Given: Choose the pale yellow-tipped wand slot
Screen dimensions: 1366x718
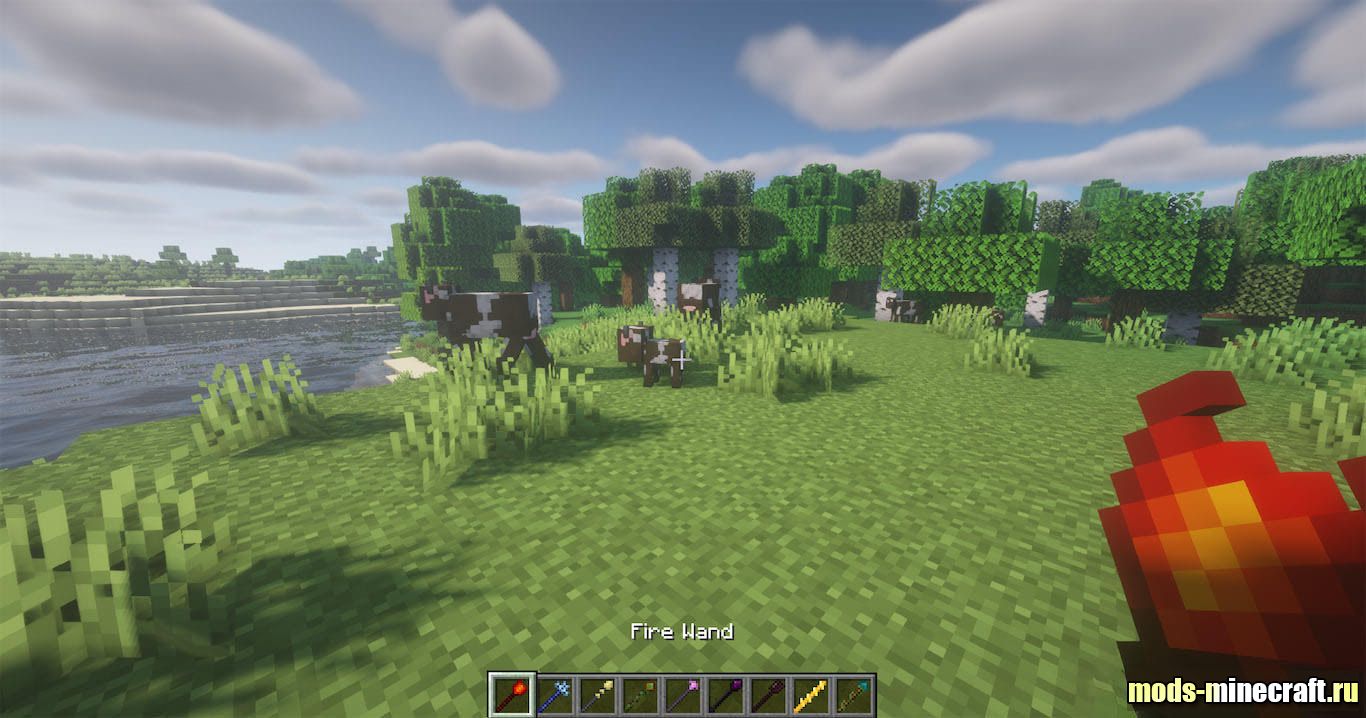Looking at the screenshot, I should pos(598,694).
